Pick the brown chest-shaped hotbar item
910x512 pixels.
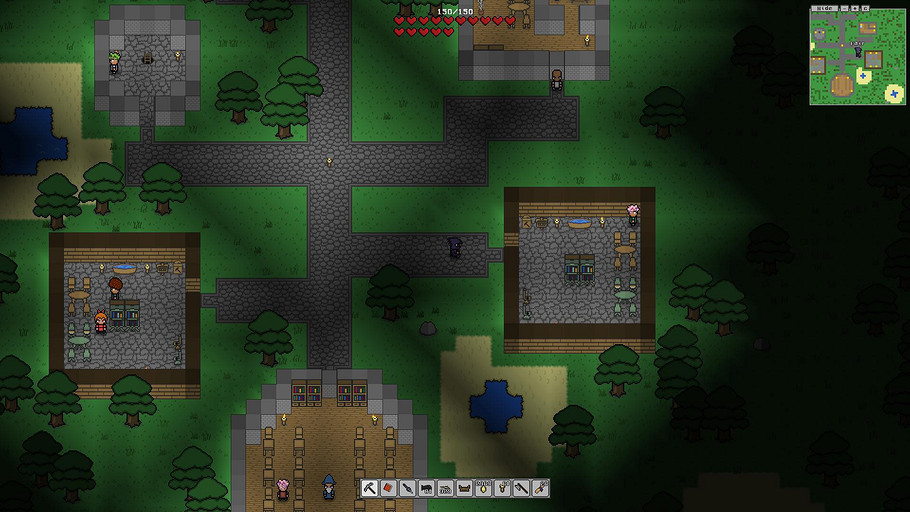pyautogui.click(x=465, y=488)
